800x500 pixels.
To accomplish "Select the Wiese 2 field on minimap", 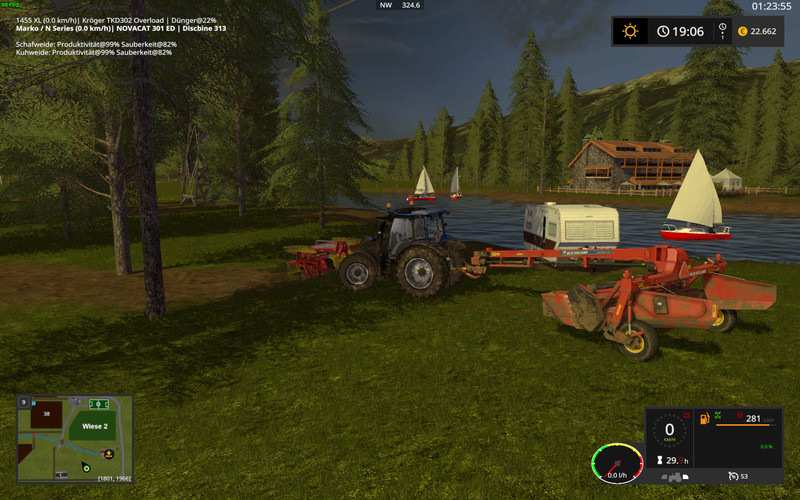I will 94,426.
